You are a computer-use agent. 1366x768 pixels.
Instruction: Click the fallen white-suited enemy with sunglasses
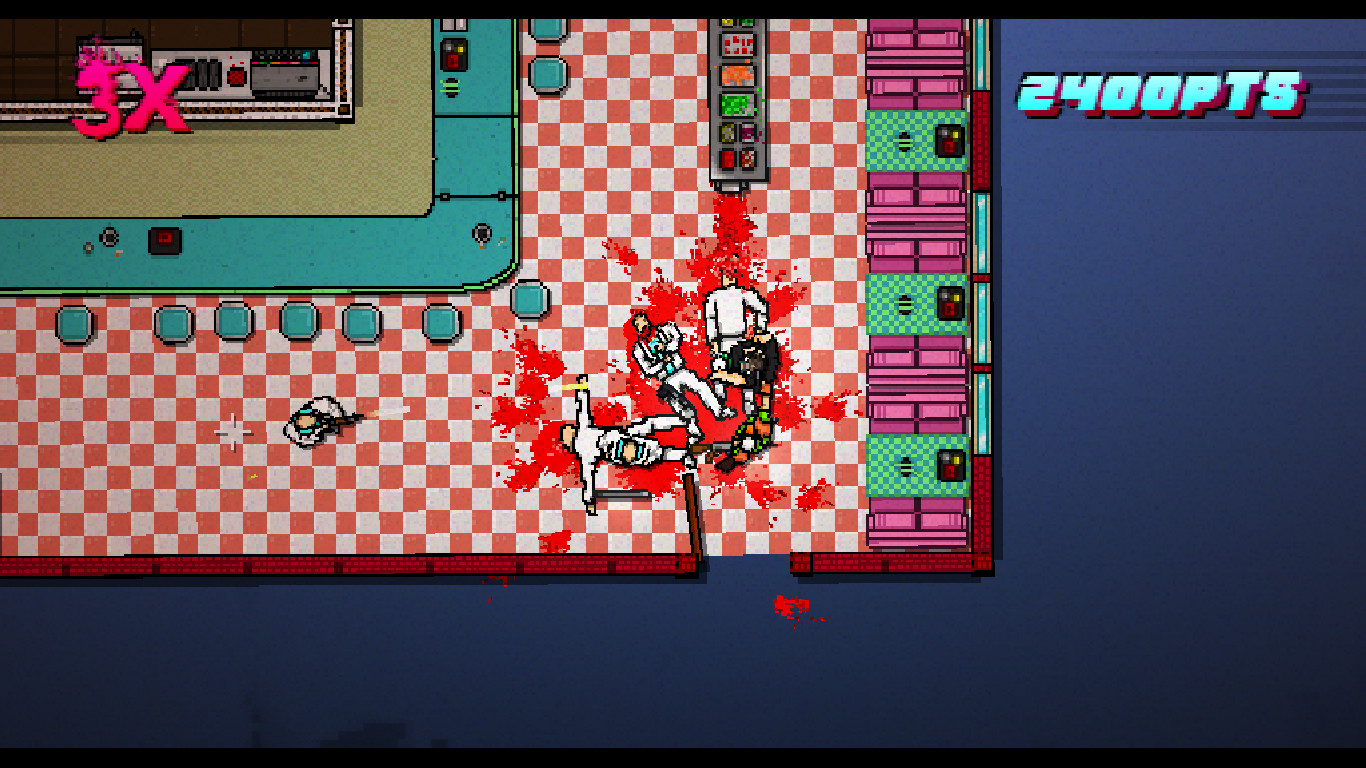pyautogui.click(x=628, y=449)
